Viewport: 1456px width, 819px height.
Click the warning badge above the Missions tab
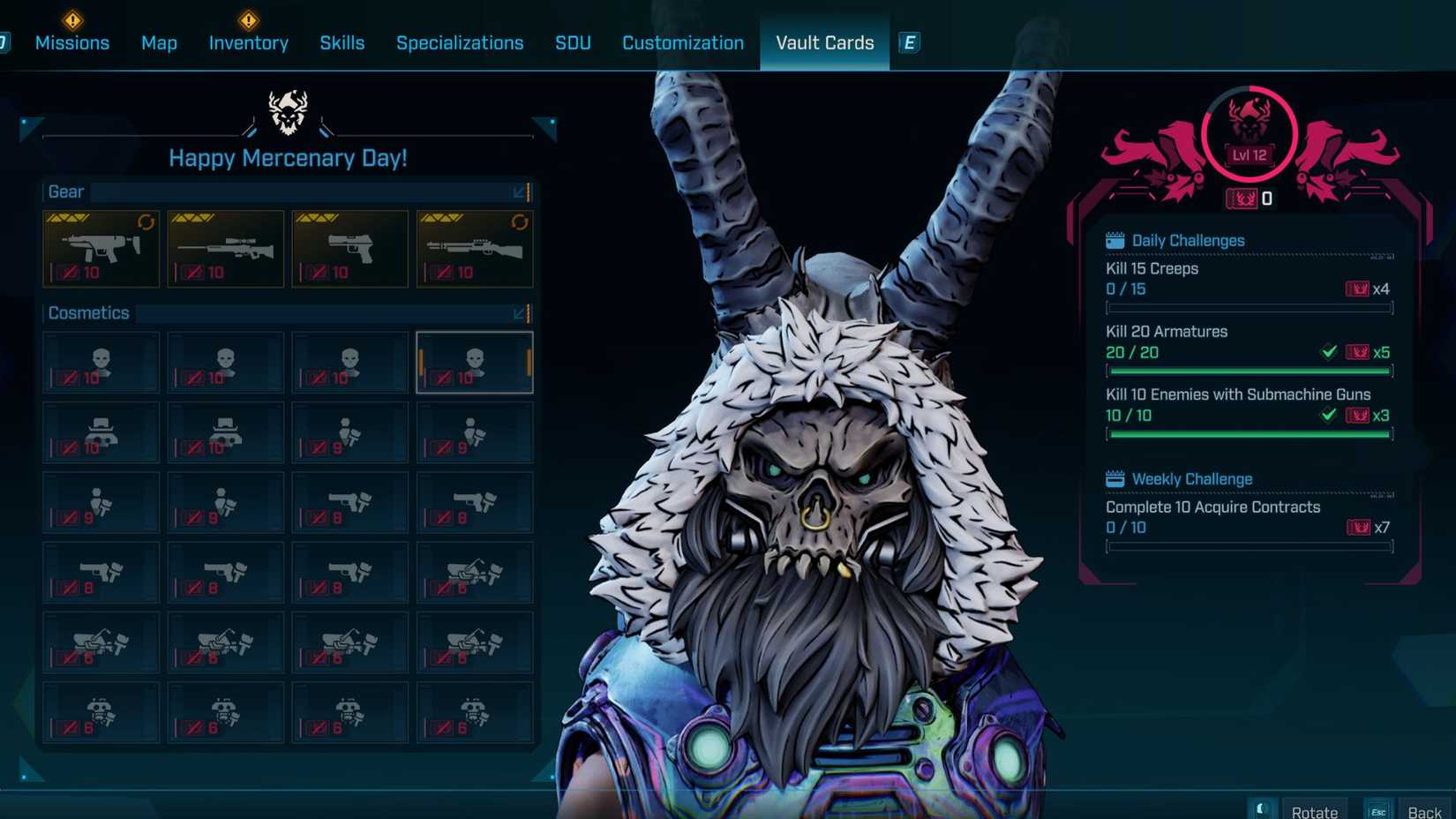(73, 19)
